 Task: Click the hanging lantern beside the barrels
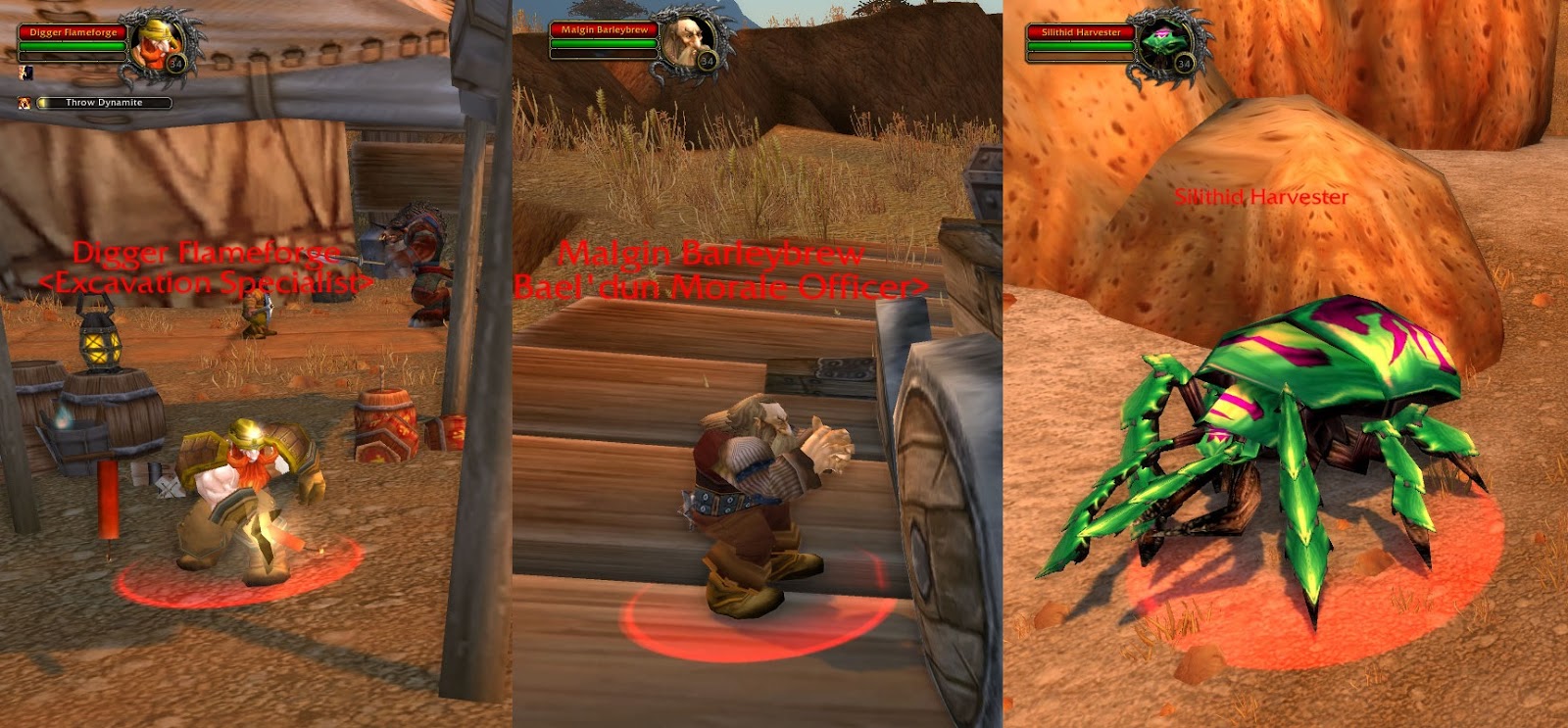point(98,343)
